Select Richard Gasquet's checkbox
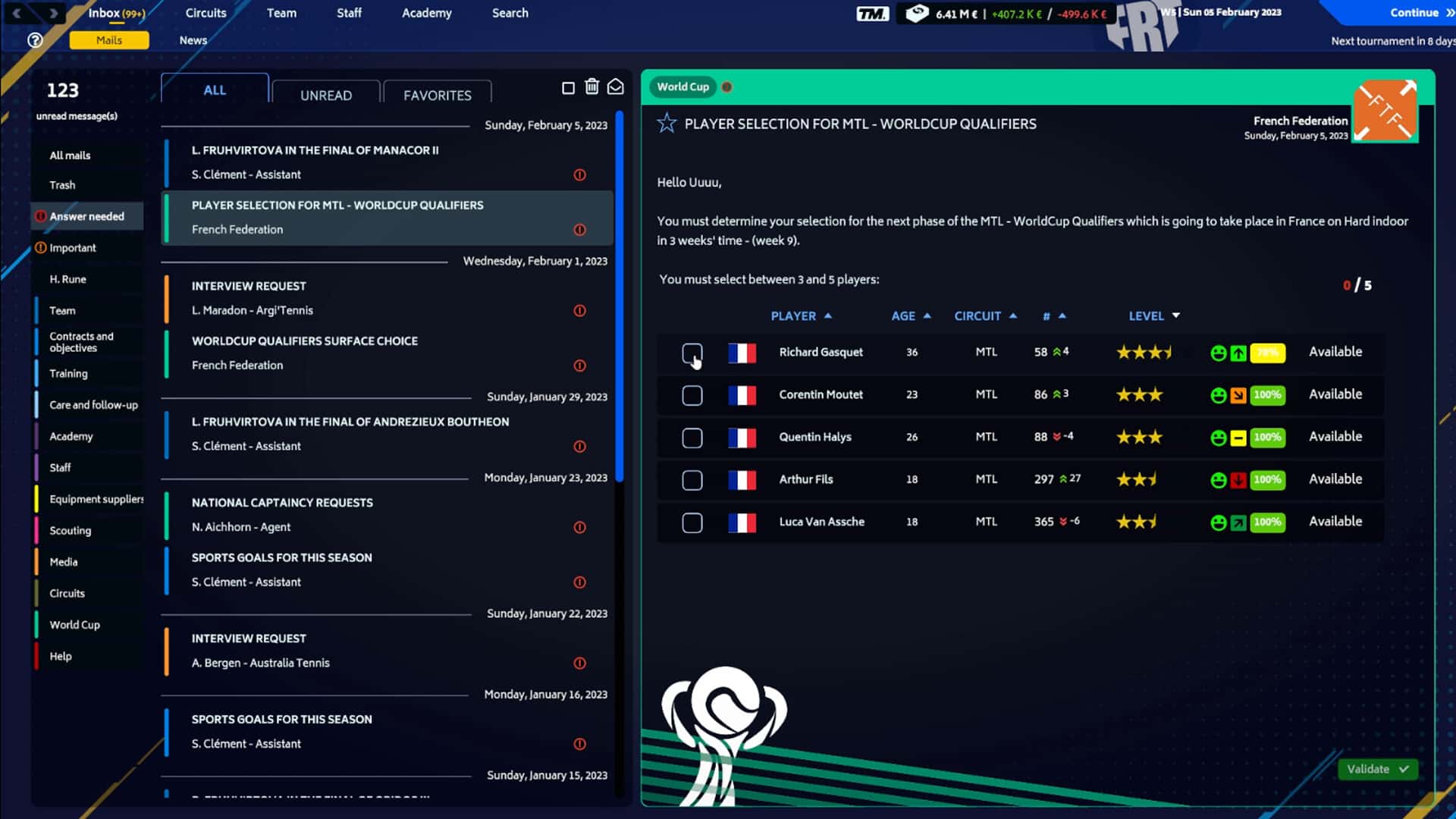The height and width of the screenshot is (819, 1456). click(x=692, y=353)
